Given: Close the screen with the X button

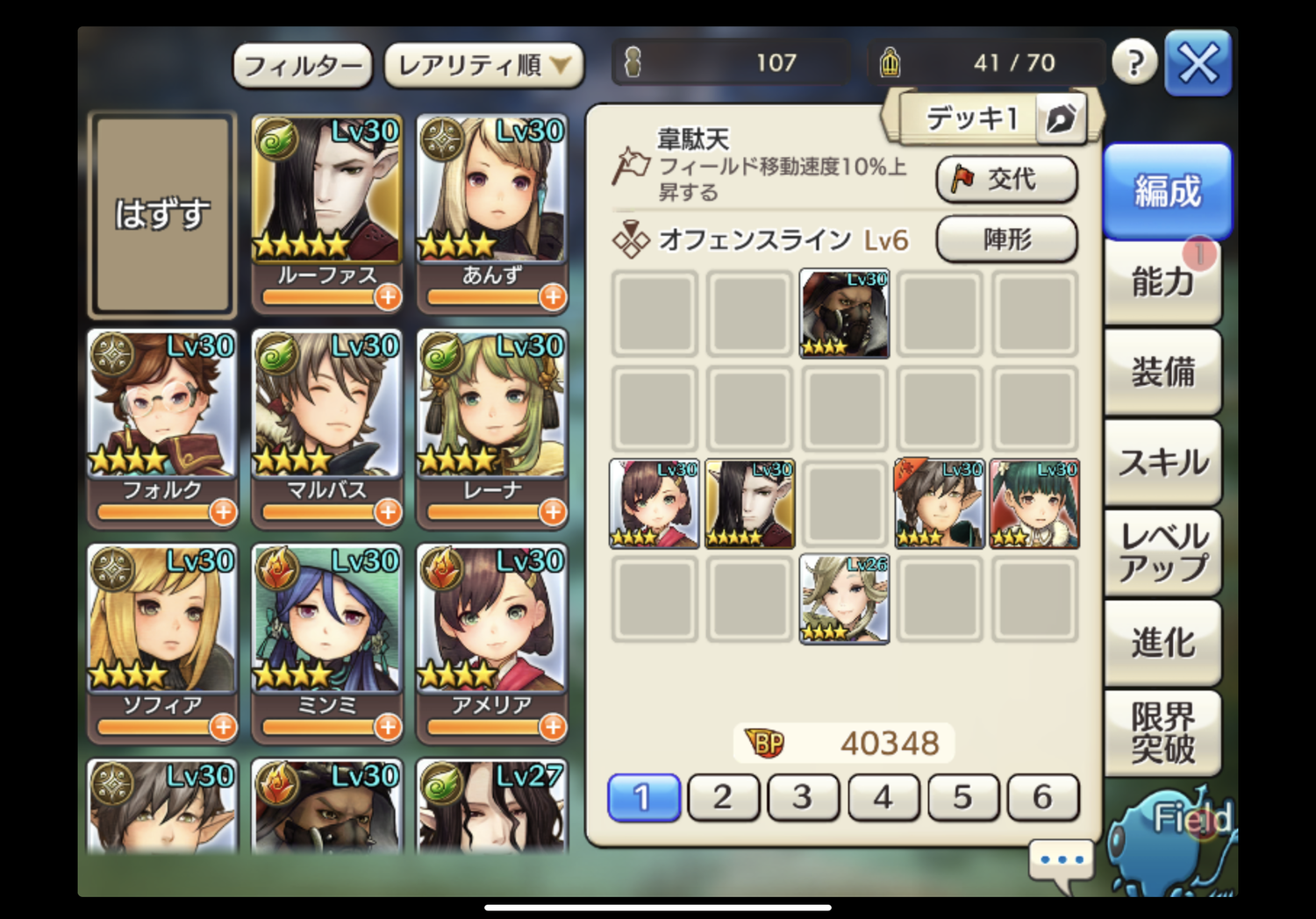Looking at the screenshot, I should coord(1198,63).
